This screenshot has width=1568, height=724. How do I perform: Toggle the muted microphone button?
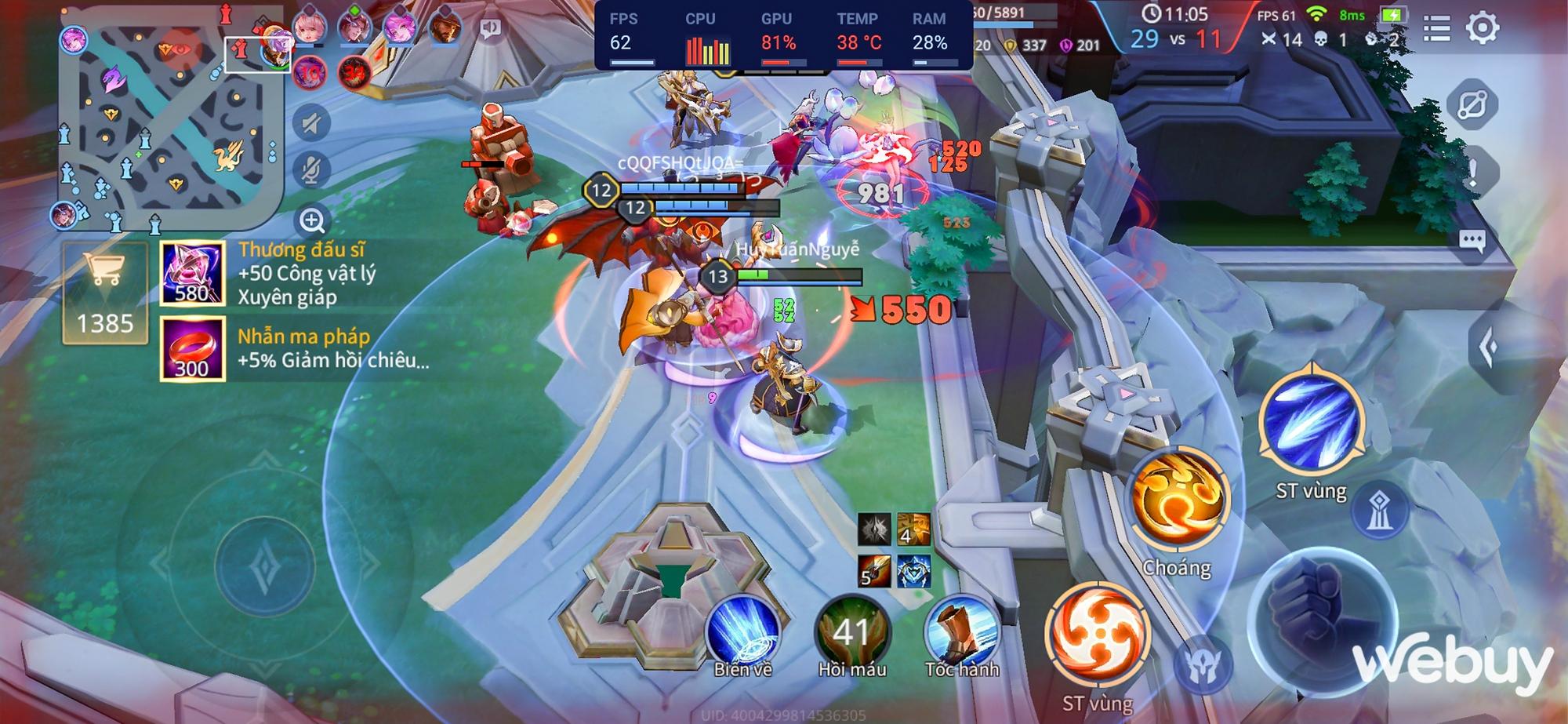tap(312, 170)
